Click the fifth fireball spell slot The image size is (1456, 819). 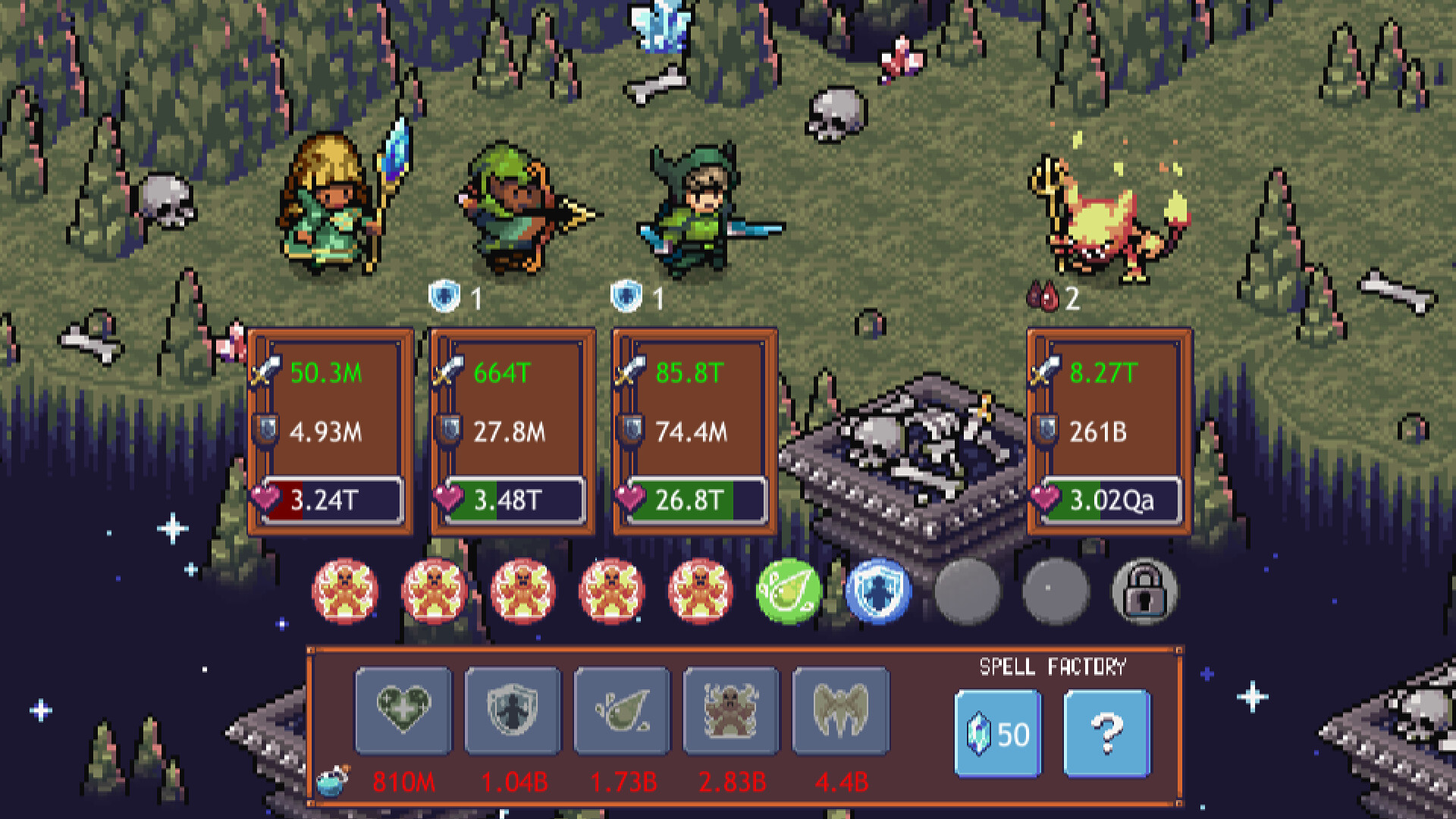tap(700, 593)
